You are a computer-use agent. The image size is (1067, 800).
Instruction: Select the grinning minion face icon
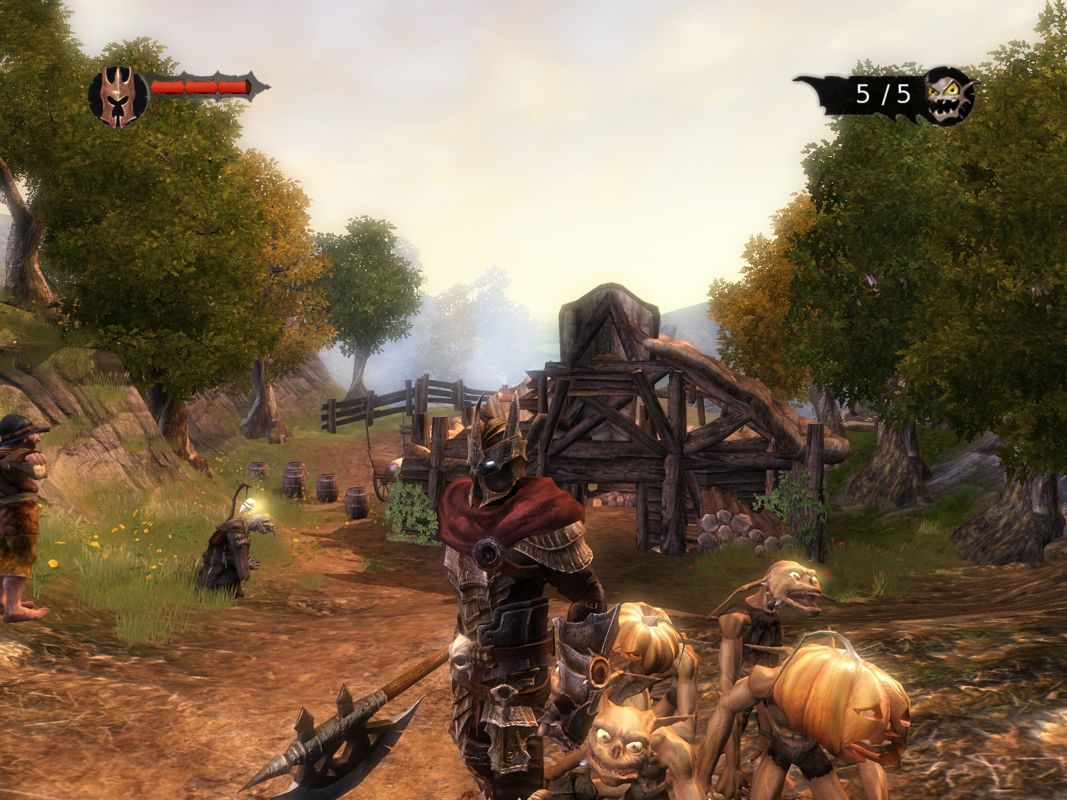[x=947, y=96]
